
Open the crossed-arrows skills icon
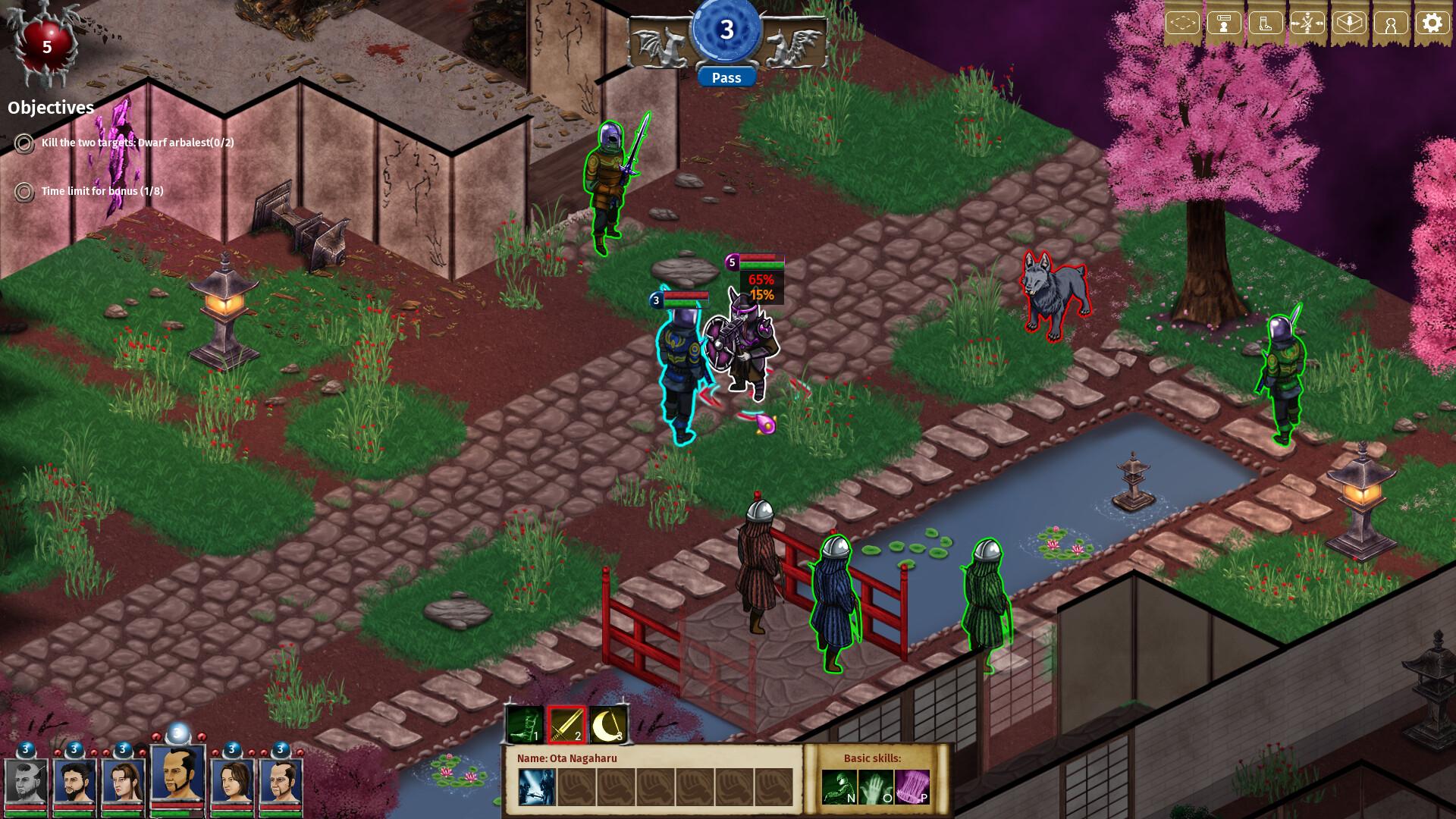[x=1307, y=22]
